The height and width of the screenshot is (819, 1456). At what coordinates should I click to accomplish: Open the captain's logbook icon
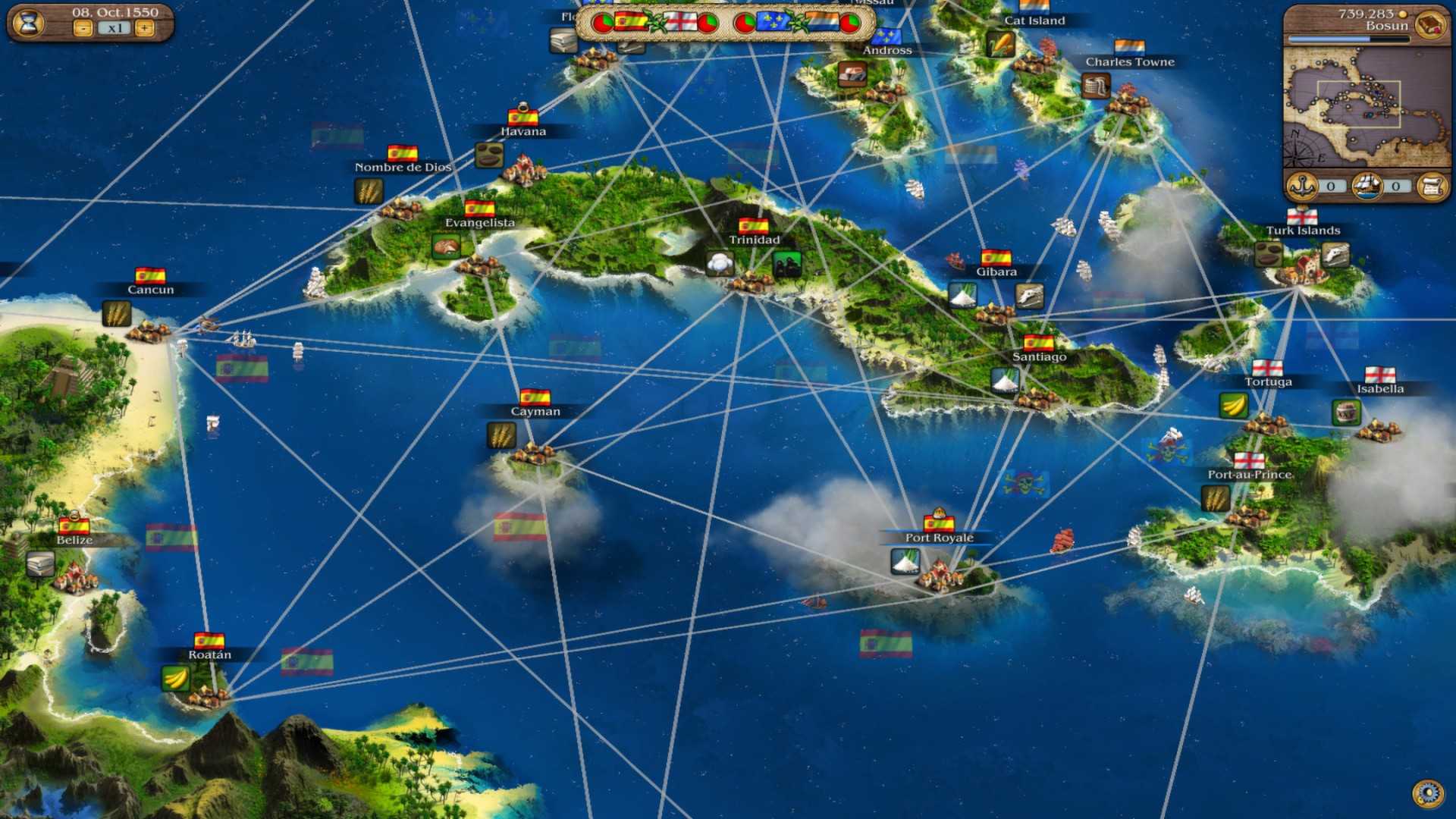tap(1429, 25)
